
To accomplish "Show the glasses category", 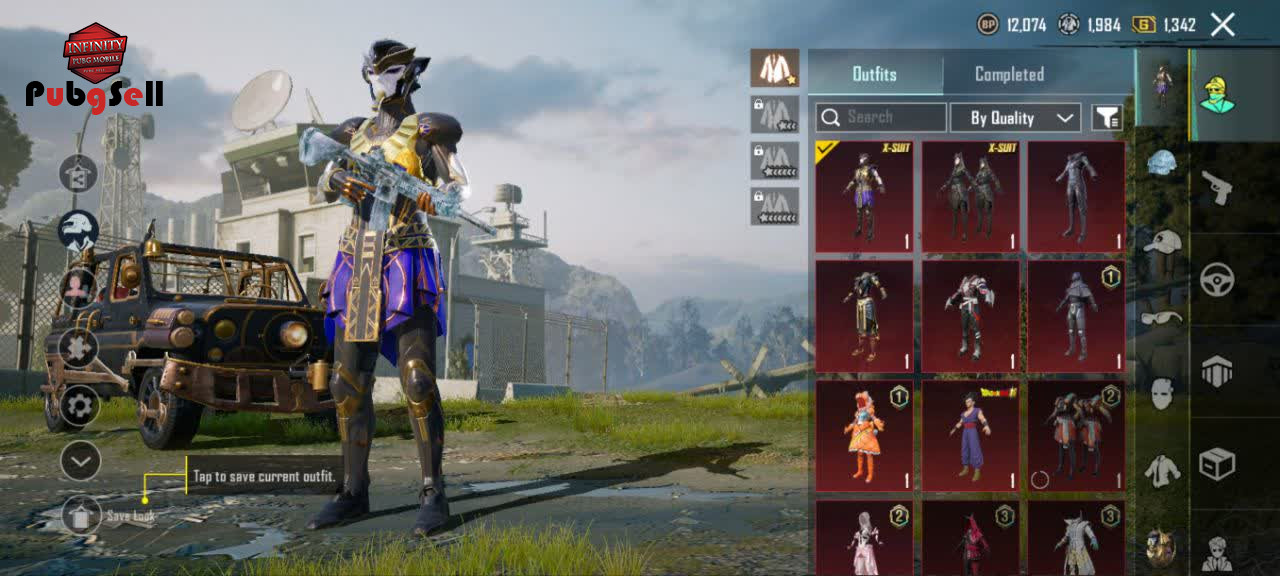I will pos(1161,318).
